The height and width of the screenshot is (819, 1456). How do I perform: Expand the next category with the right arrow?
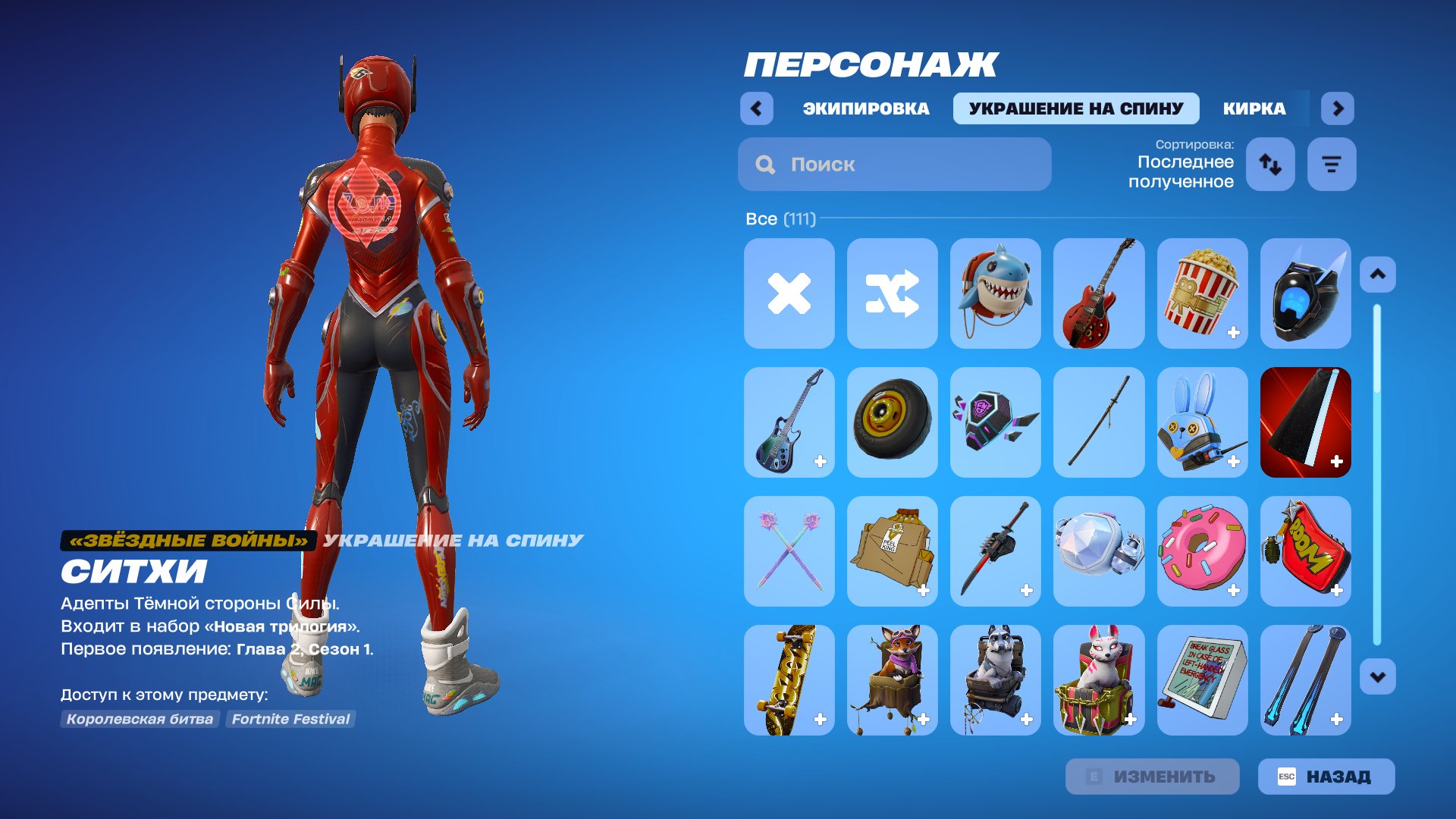[x=1337, y=108]
